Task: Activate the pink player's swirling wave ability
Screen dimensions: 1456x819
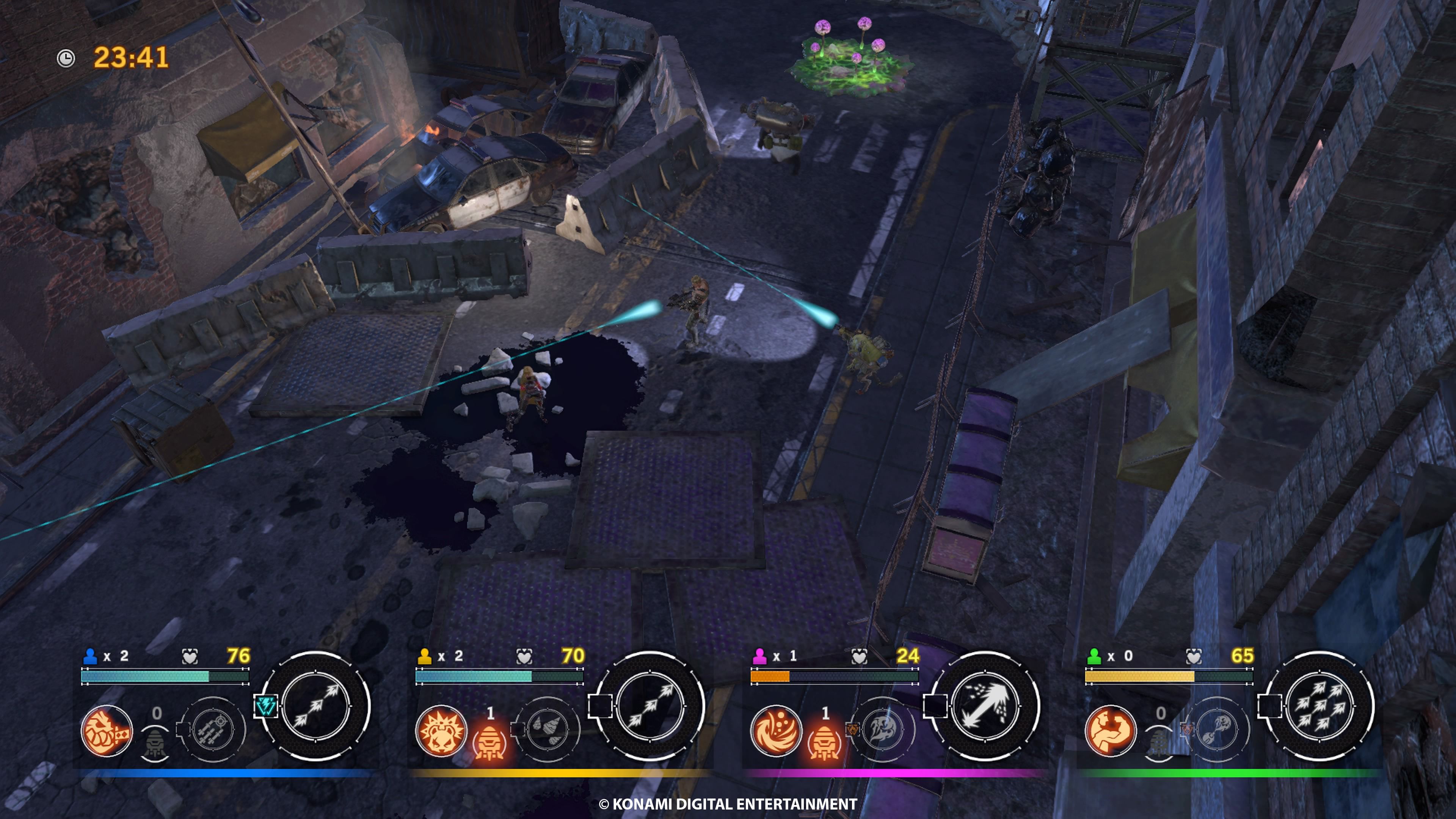Action: coord(776,731)
